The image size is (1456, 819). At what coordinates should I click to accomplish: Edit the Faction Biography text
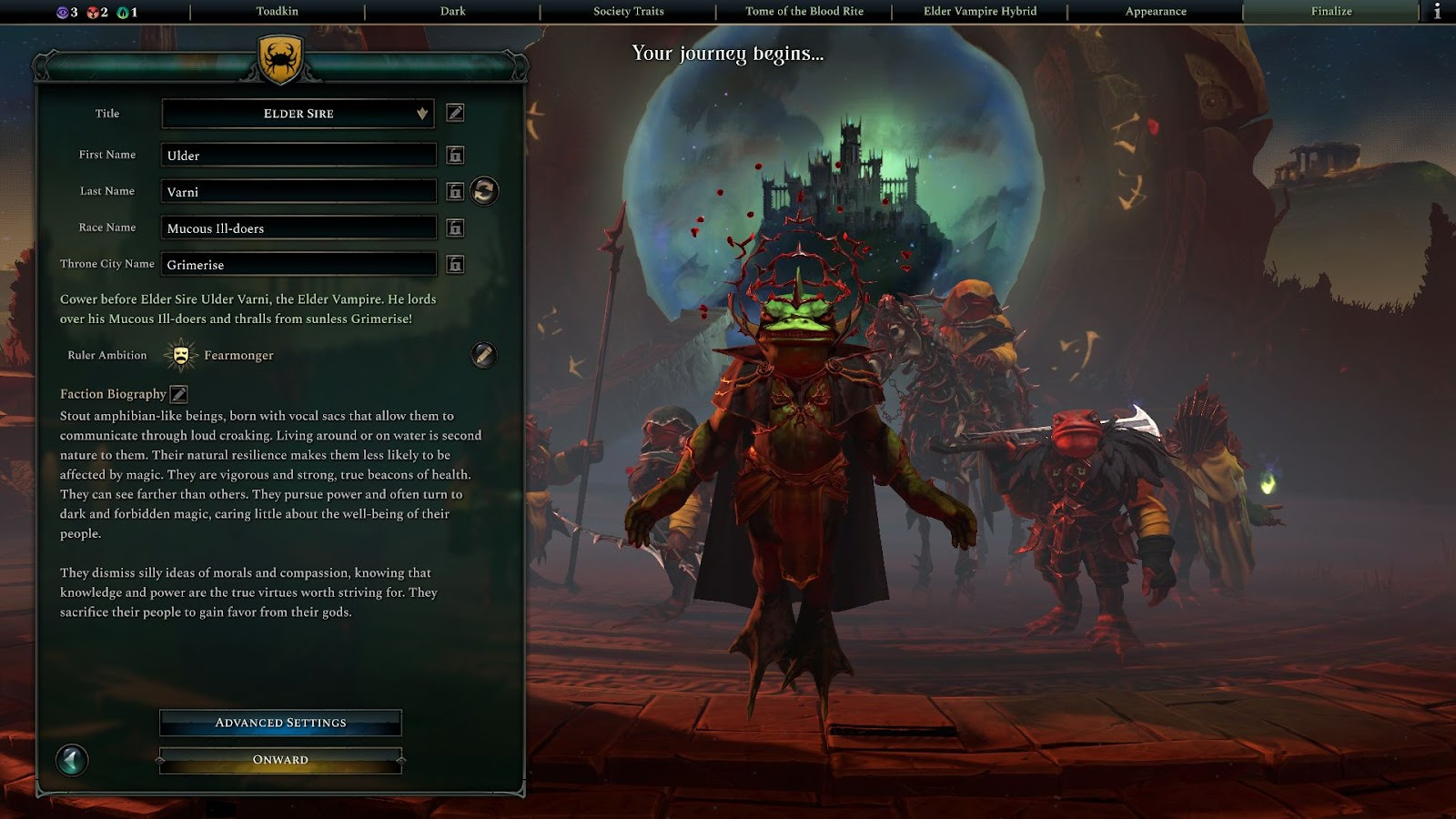(179, 394)
